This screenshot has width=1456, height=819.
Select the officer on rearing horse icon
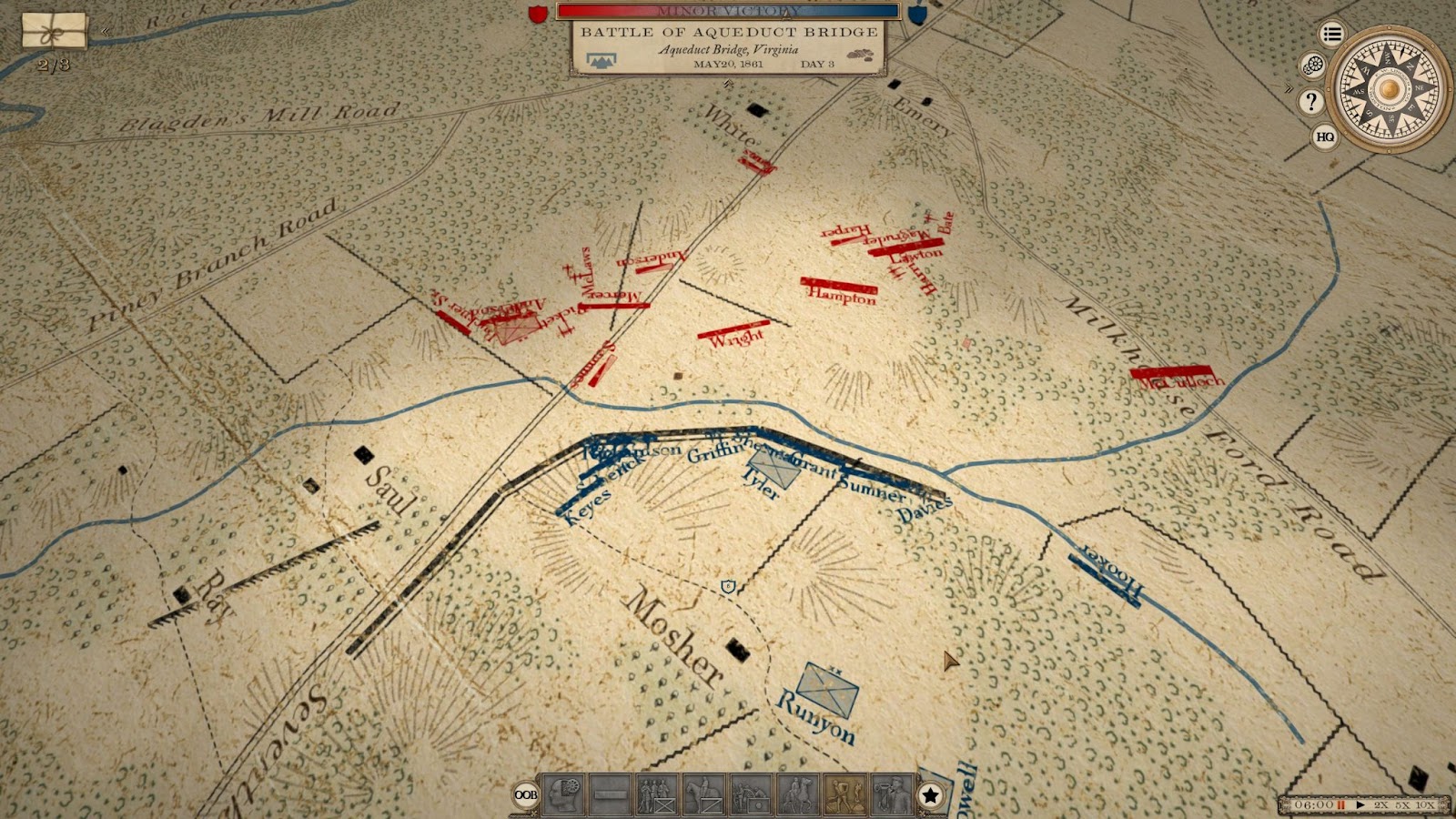797,795
